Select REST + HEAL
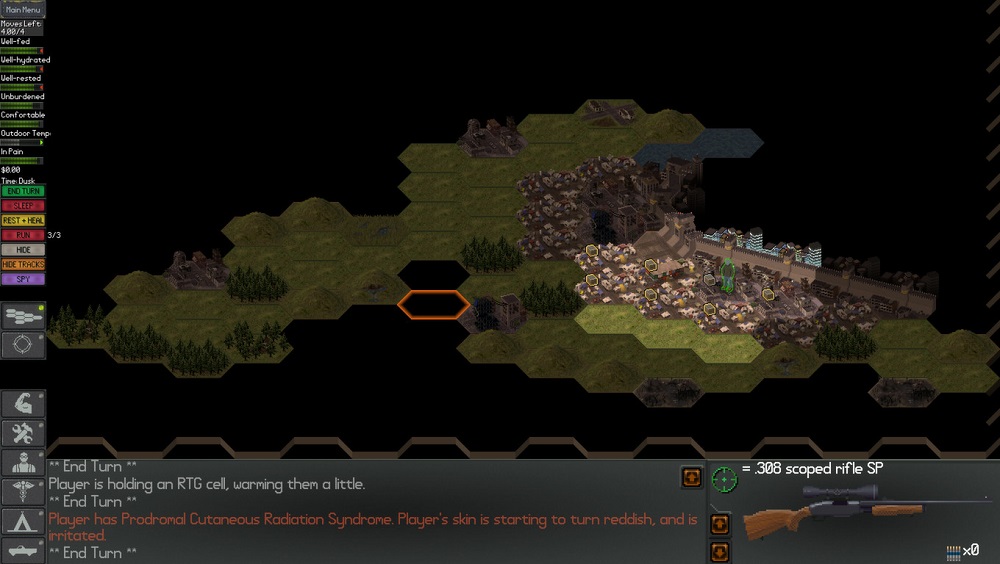 coord(22,220)
